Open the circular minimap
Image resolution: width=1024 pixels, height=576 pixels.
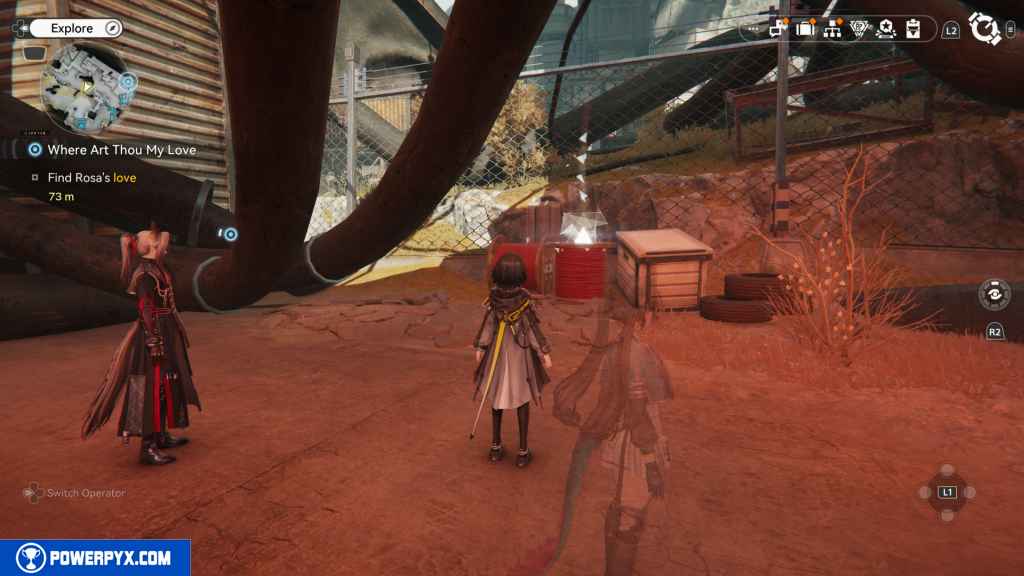[85, 87]
